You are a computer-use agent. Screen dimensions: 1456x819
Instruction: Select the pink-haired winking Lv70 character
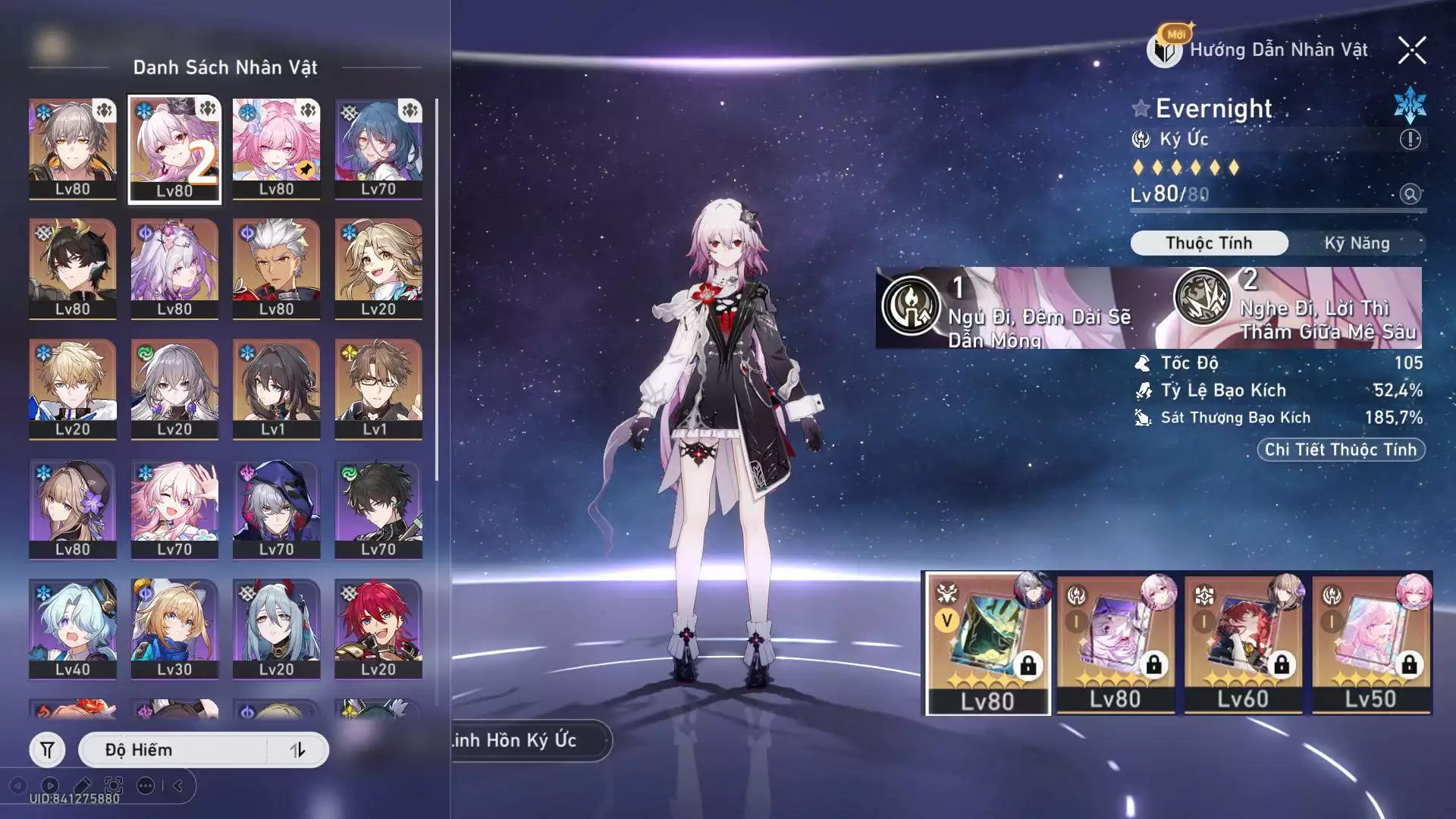click(x=174, y=509)
